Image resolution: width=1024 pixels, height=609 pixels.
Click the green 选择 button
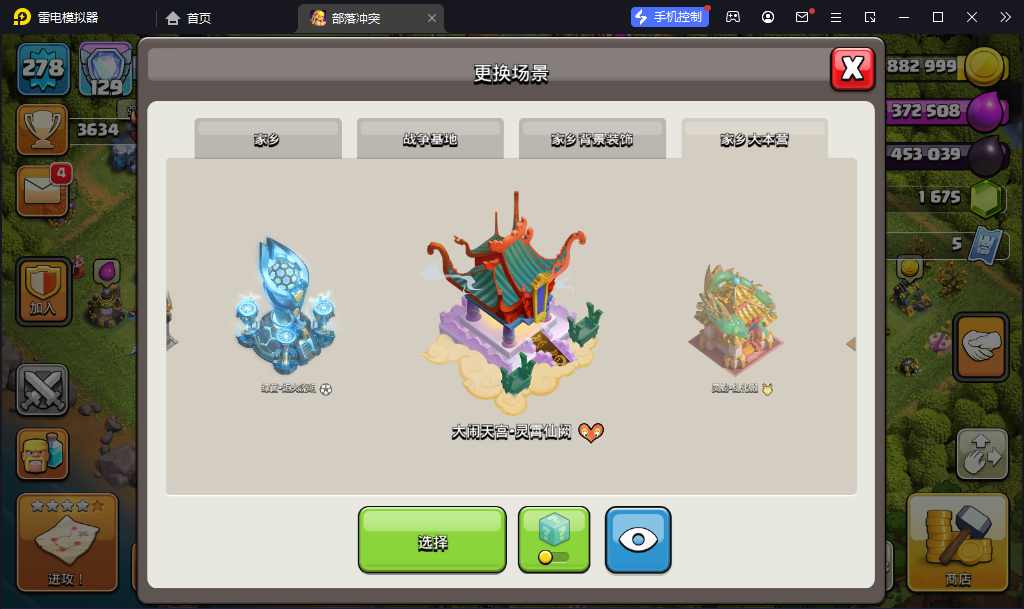pos(432,541)
